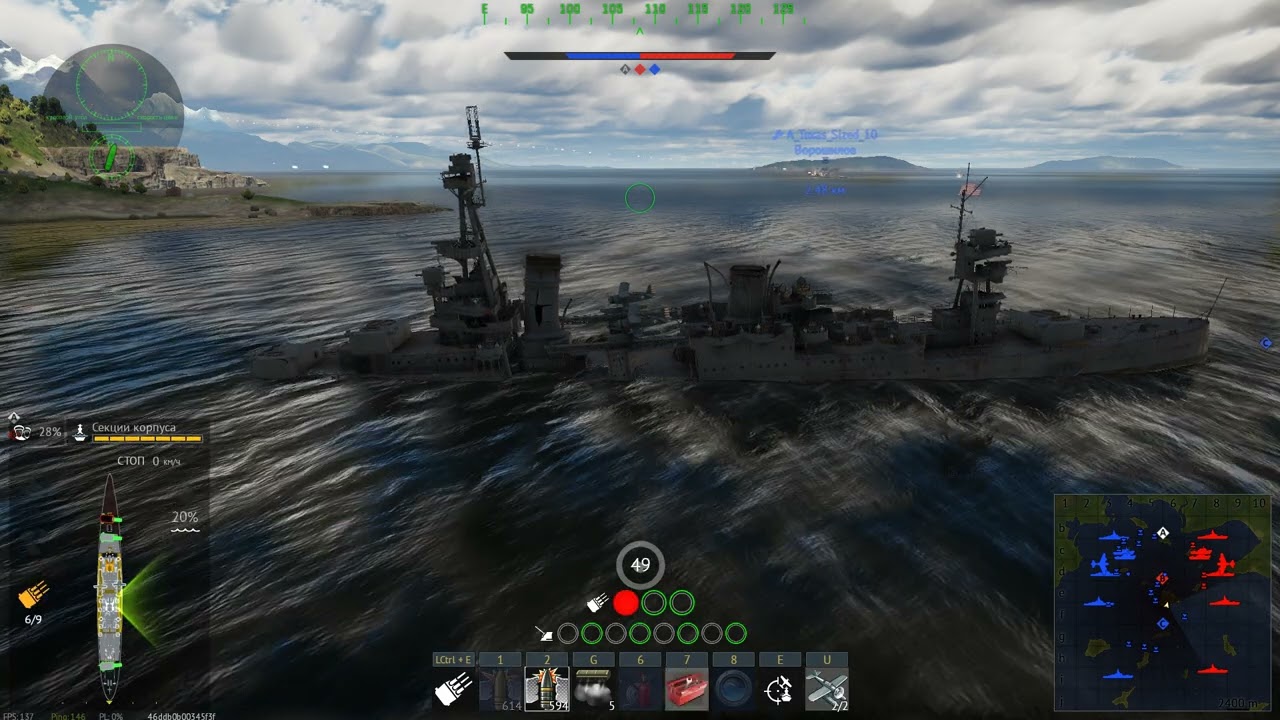The width and height of the screenshot is (1280, 720).
Task: Select the highlighted shell with 594 rounds
Action: click(547, 688)
